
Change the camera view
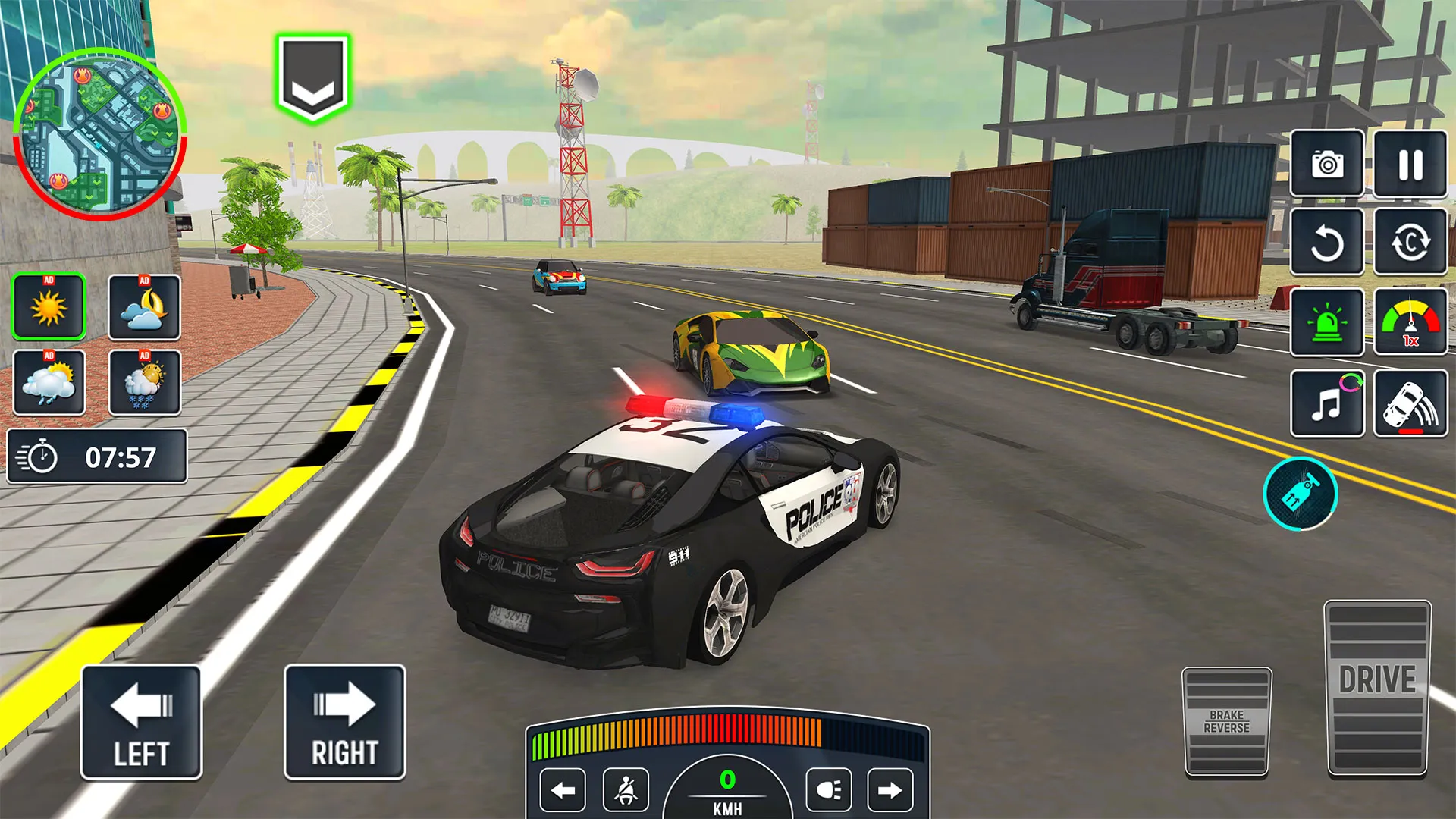[1327, 164]
